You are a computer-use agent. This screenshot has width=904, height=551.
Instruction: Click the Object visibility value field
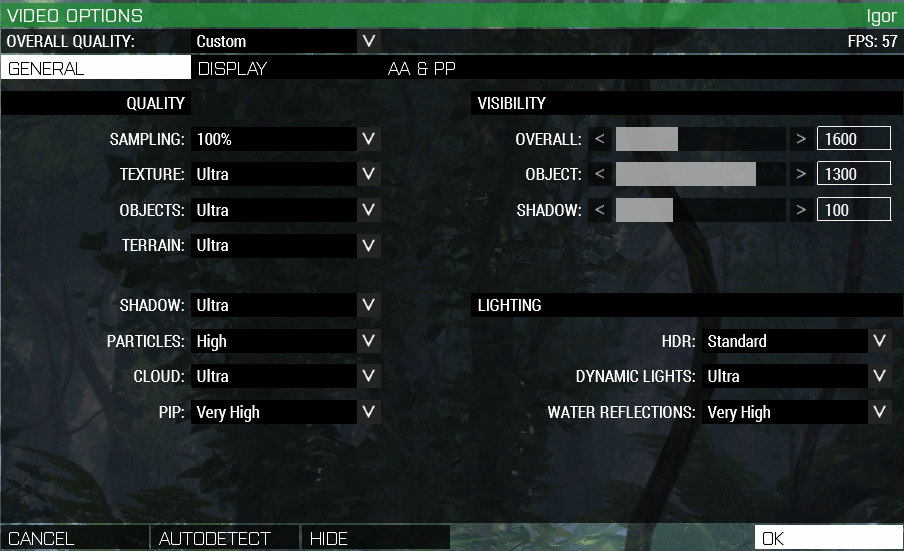853,174
